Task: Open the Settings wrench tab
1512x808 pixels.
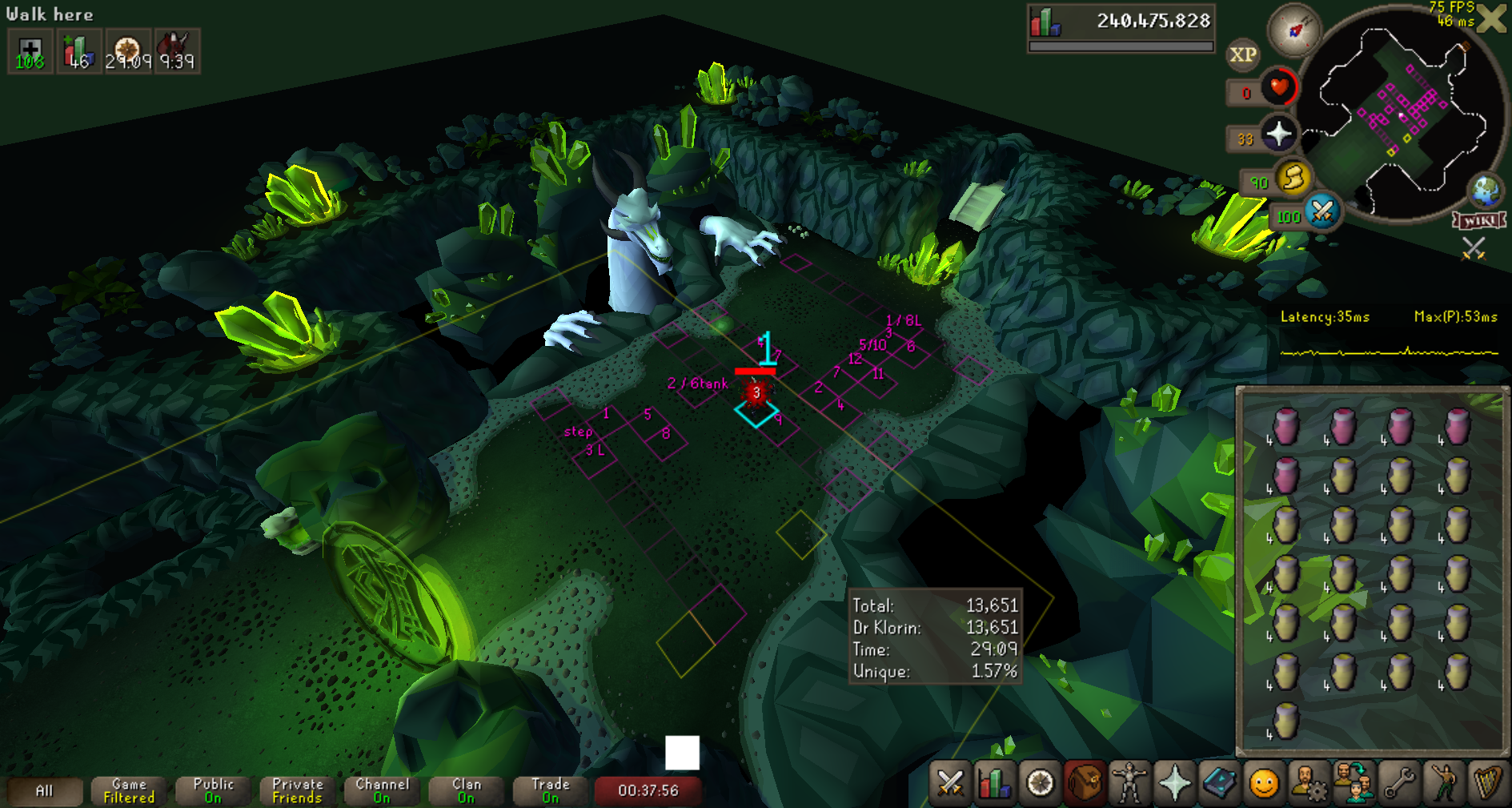Action: click(x=1398, y=782)
